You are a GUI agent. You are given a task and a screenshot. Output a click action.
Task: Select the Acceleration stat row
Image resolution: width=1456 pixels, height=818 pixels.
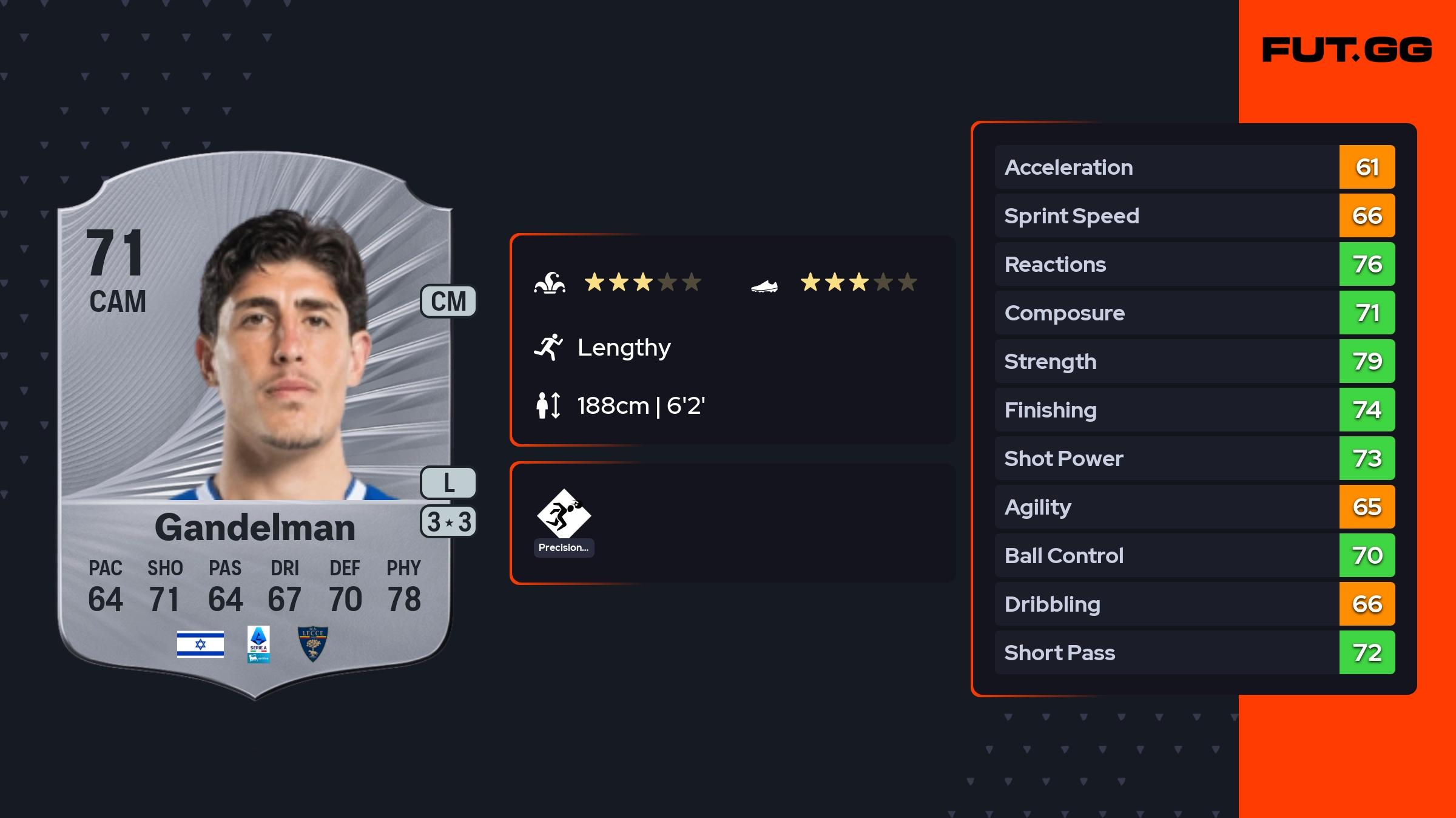click(1194, 167)
